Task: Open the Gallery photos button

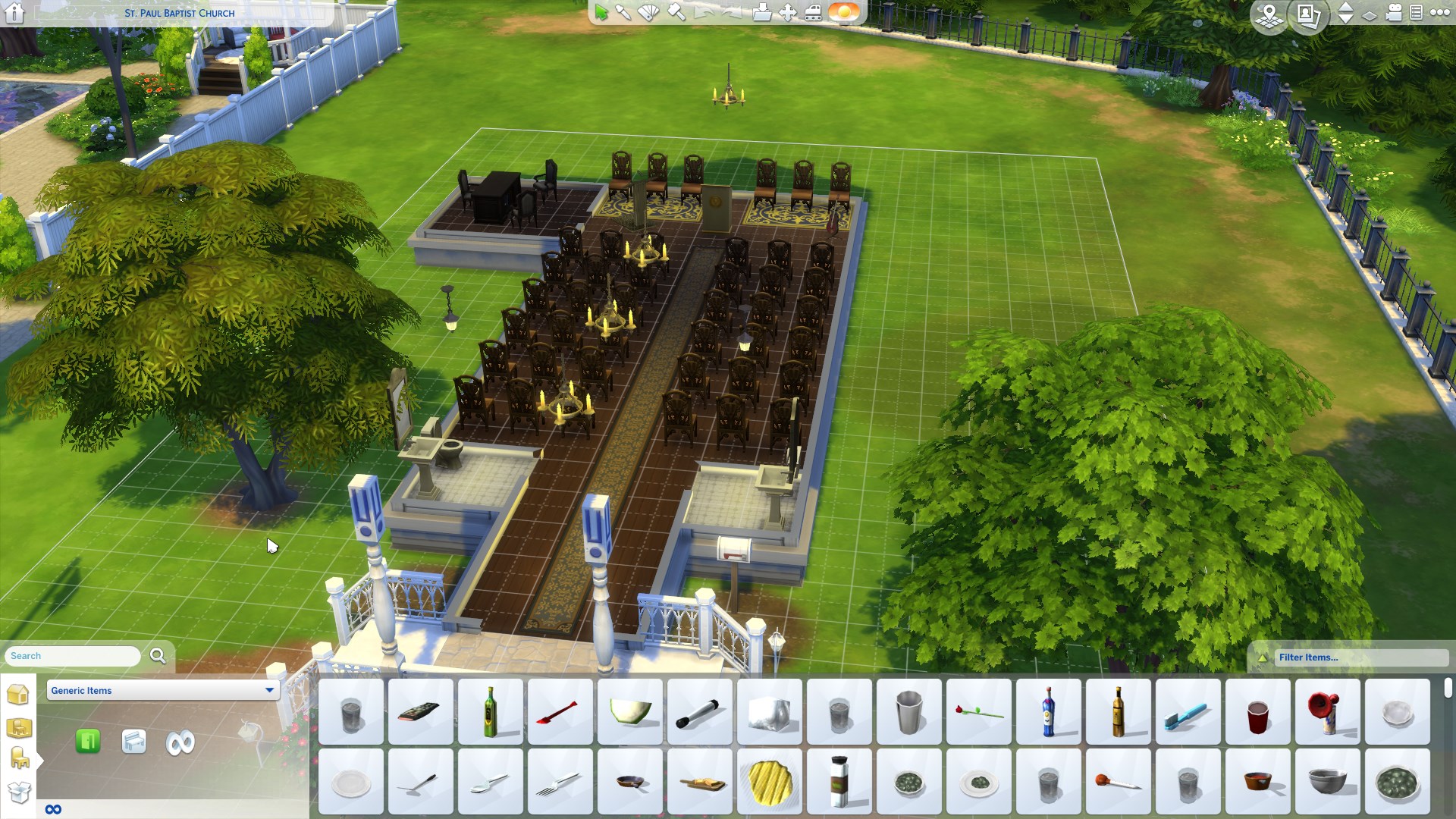Action: (x=1308, y=14)
